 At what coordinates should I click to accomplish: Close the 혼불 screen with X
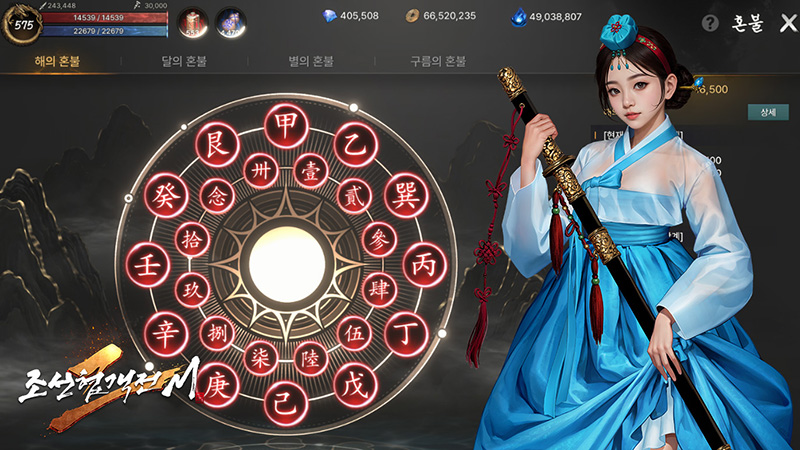[x=787, y=23]
